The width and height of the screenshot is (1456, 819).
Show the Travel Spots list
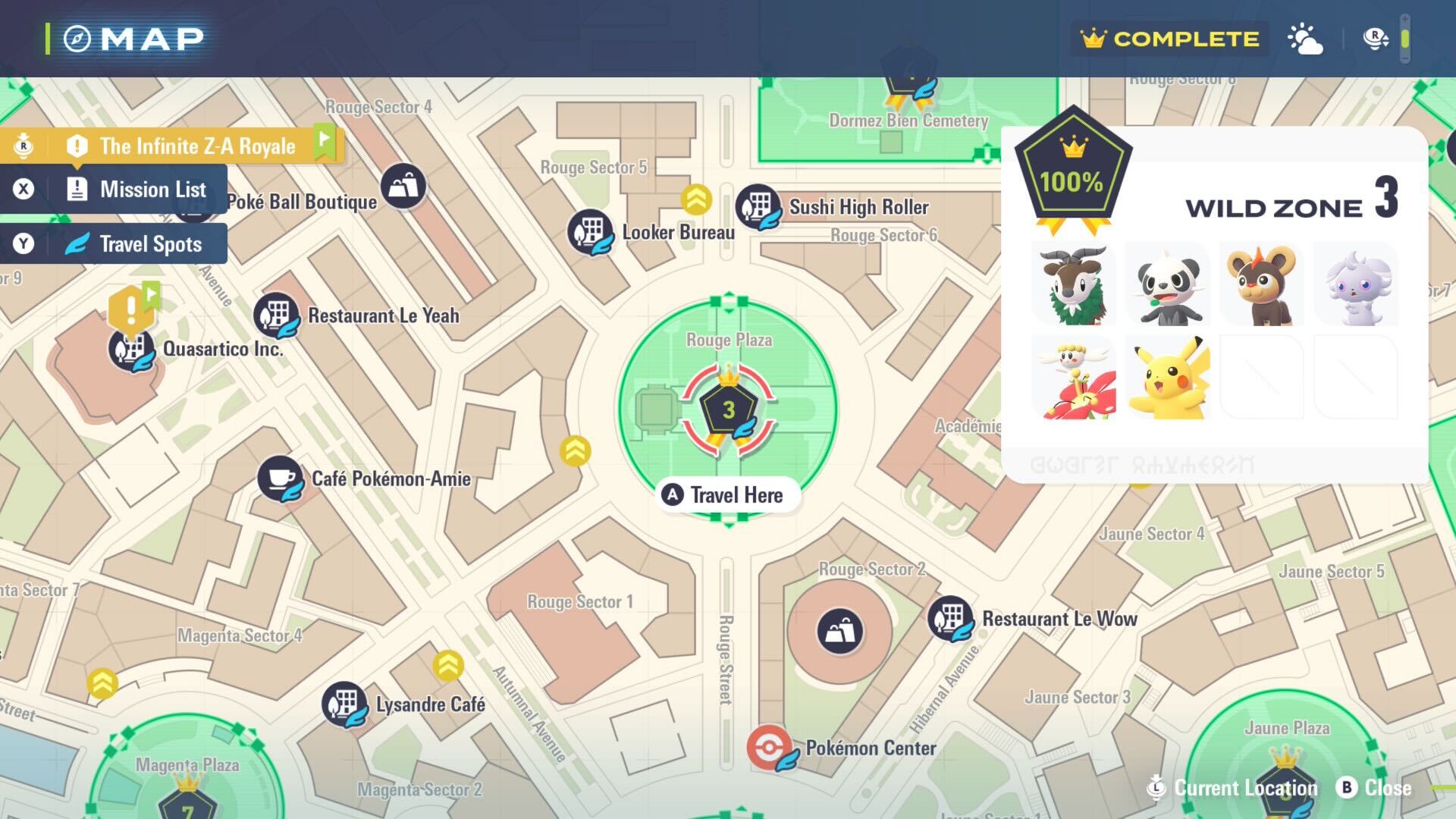tap(114, 243)
